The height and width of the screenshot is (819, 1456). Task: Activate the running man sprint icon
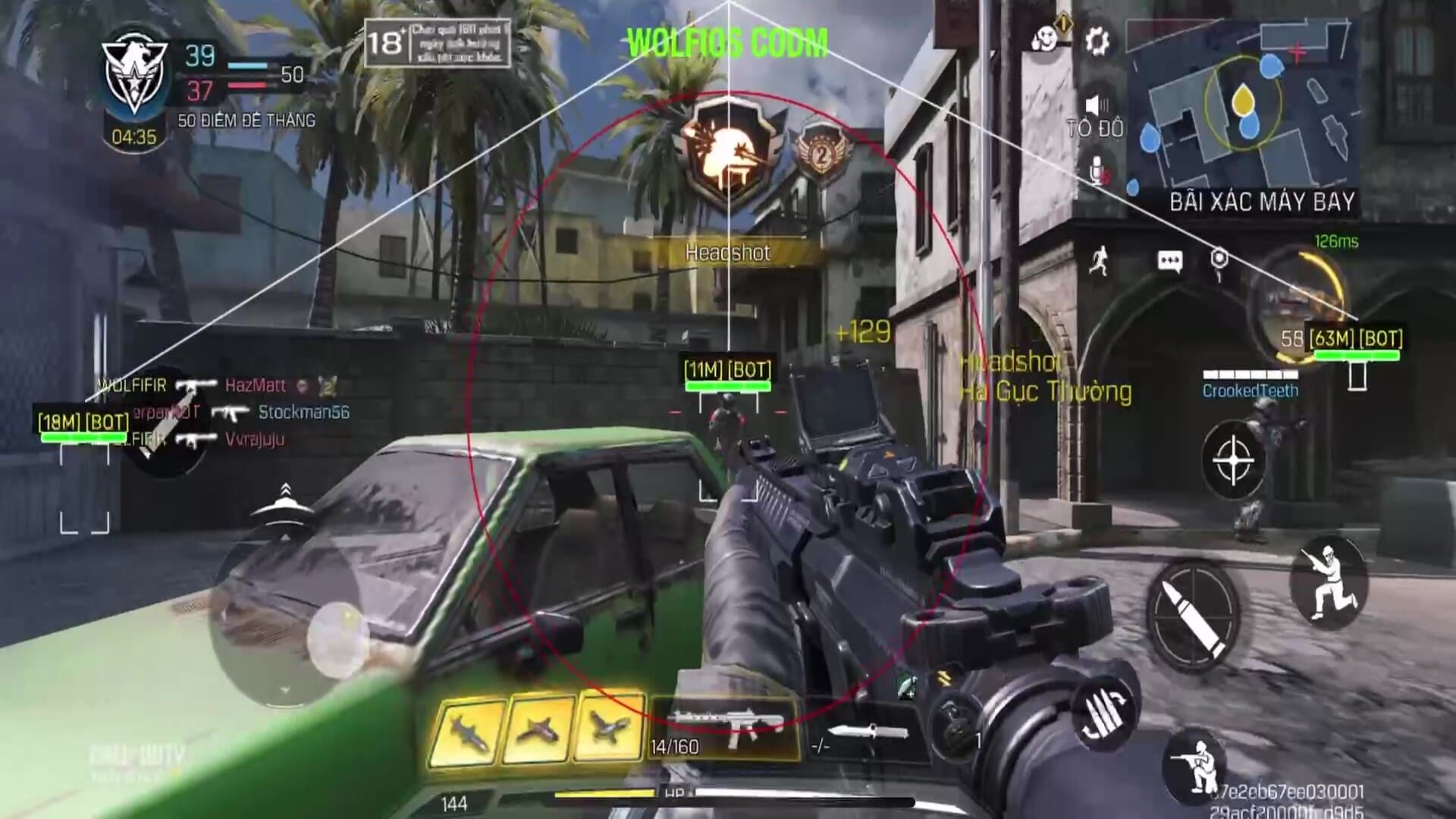point(1097,262)
